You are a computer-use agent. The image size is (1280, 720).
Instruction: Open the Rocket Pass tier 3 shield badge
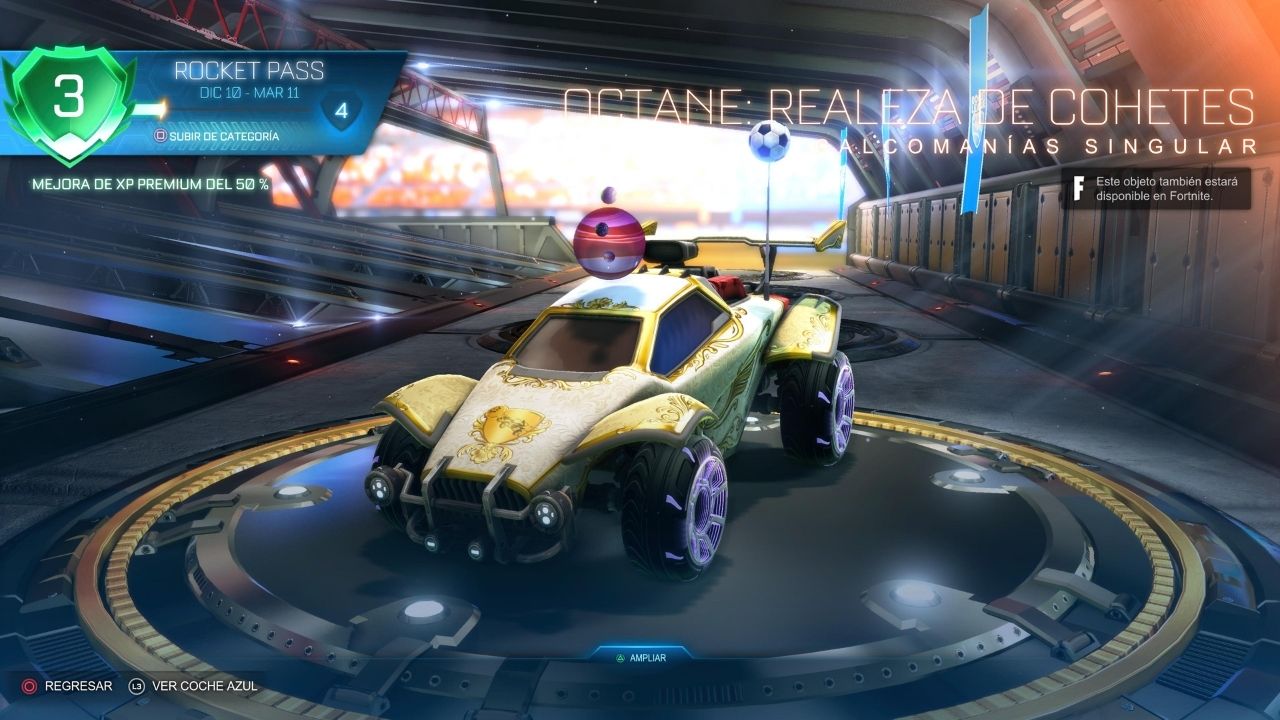pyautogui.click(x=68, y=102)
